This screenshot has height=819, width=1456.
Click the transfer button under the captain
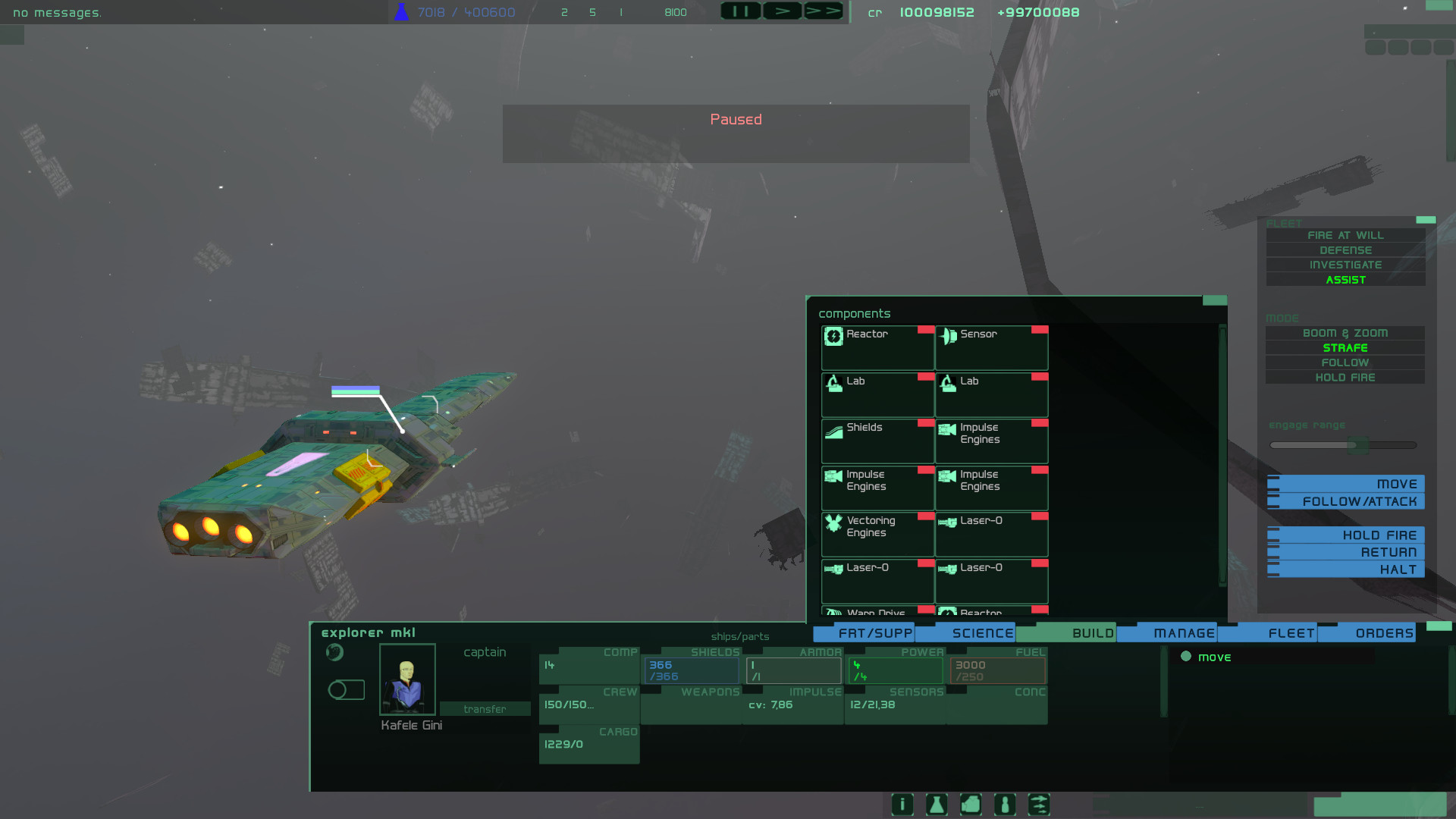(x=485, y=708)
